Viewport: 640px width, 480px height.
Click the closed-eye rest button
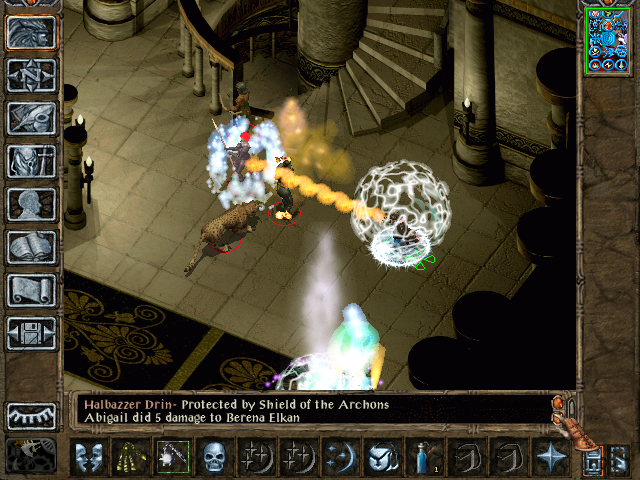[x=31, y=415]
